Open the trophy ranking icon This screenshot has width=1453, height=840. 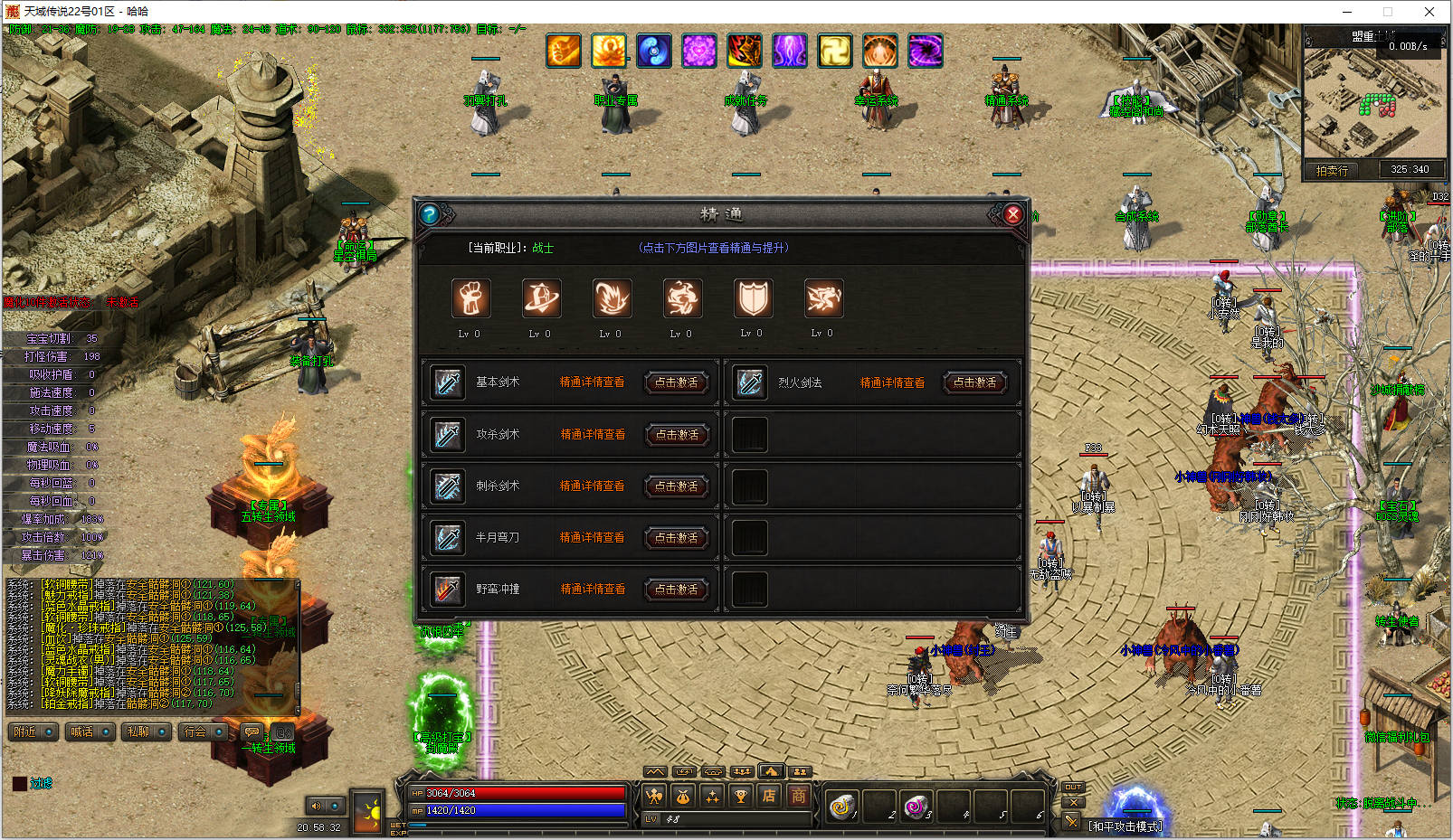coord(740,796)
